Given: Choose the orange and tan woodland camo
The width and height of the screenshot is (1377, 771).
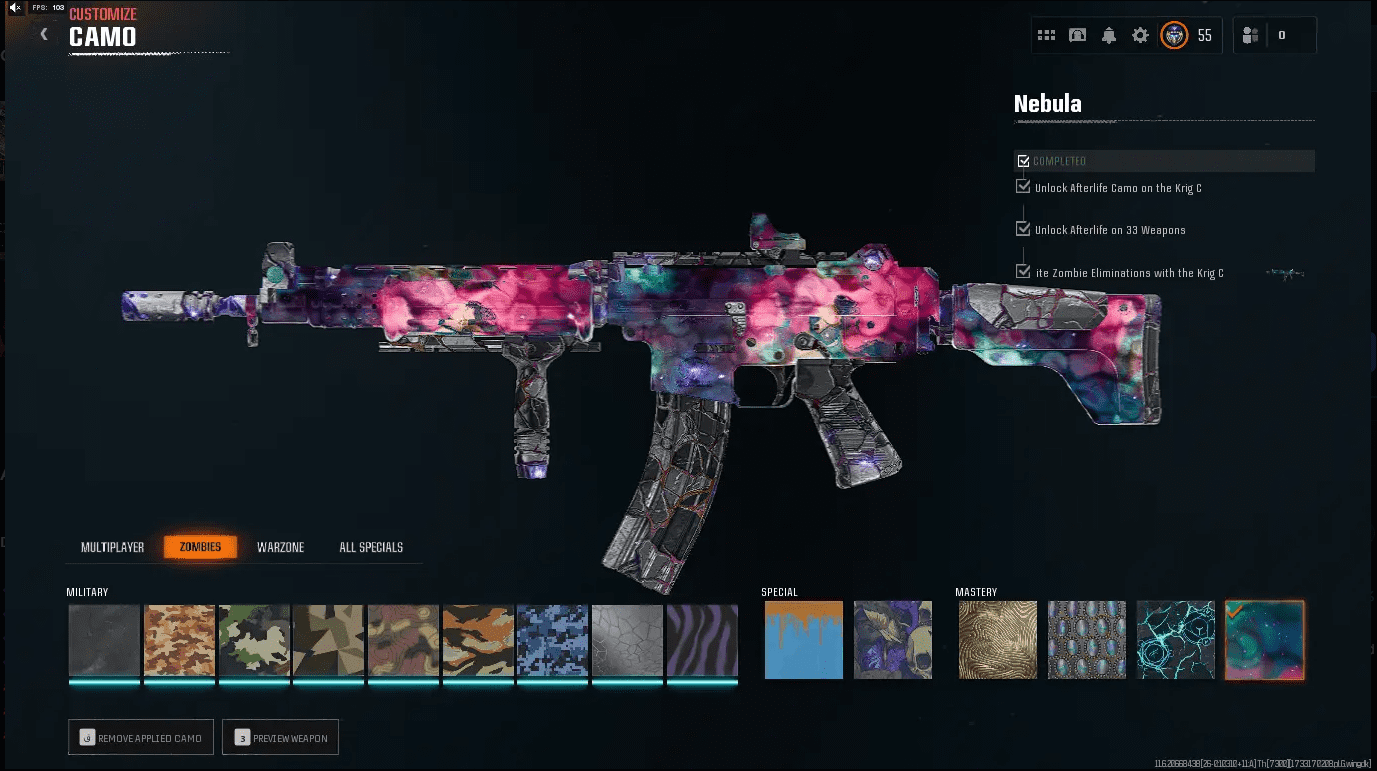Looking at the screenshot, I should [x=478, y=640].
